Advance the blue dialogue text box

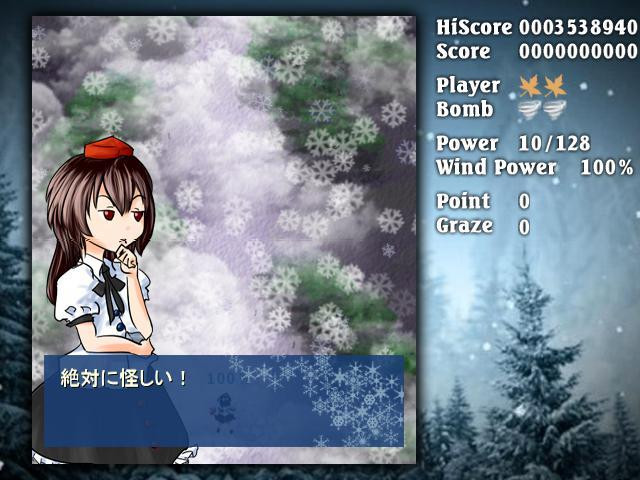[223, 400]
